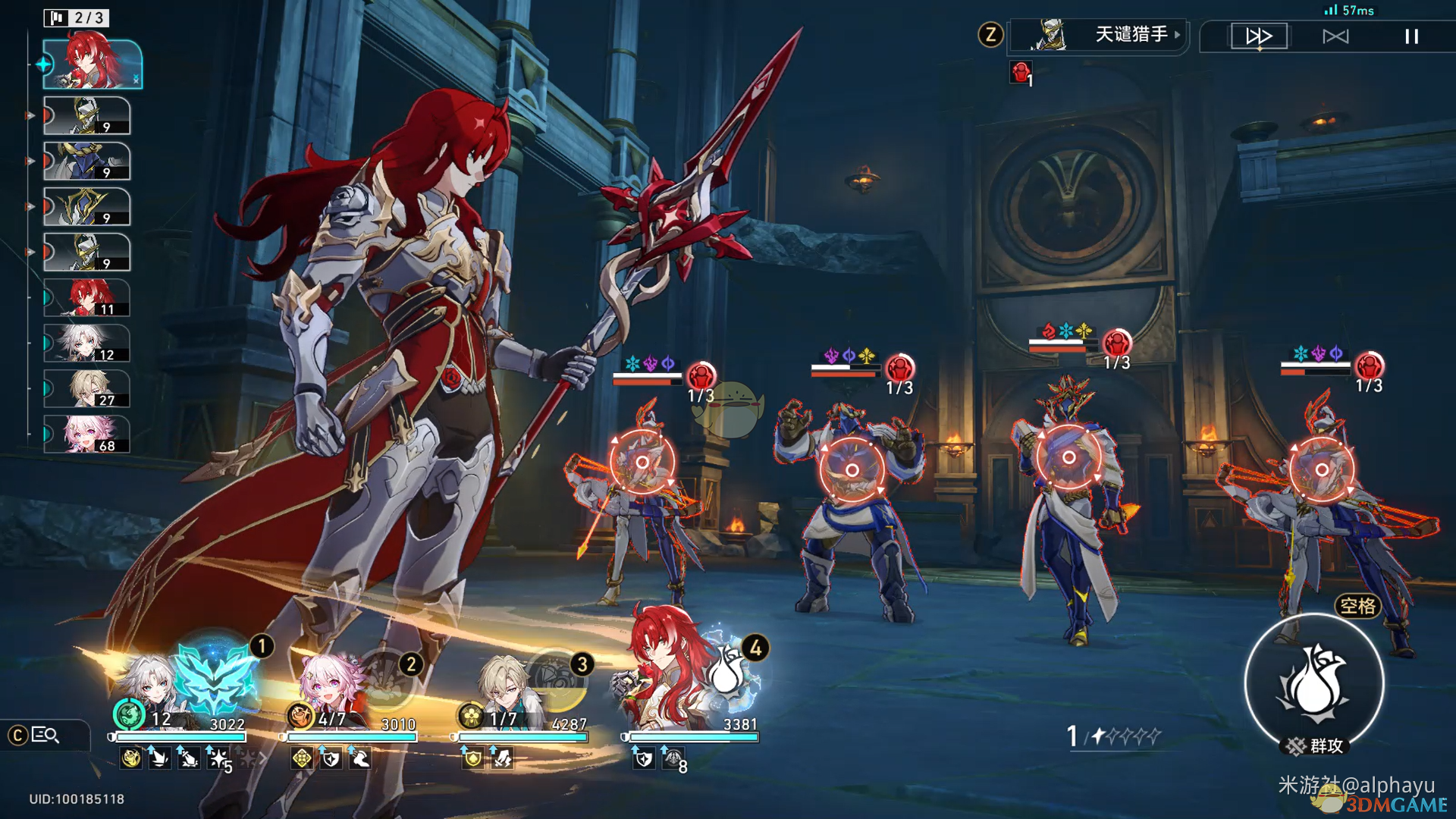Select the red-haired portrait marked 11 in turn order
This screenshot has height=819, width=1456.
[x=86, y=297]
